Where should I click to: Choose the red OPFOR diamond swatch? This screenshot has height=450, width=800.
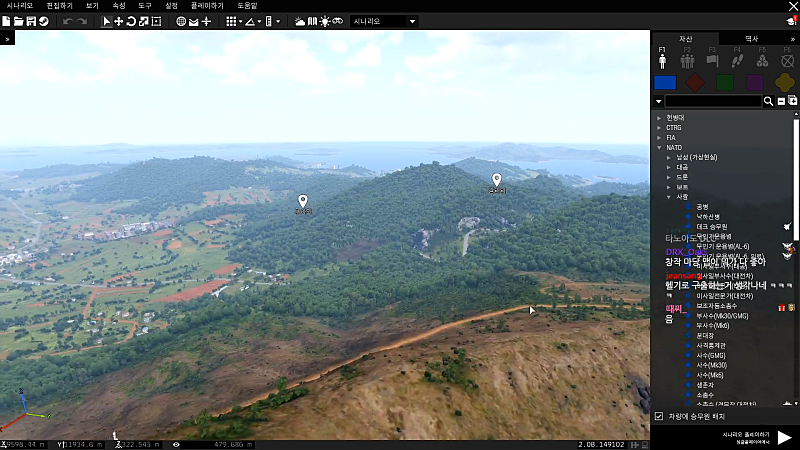point(696,83)
